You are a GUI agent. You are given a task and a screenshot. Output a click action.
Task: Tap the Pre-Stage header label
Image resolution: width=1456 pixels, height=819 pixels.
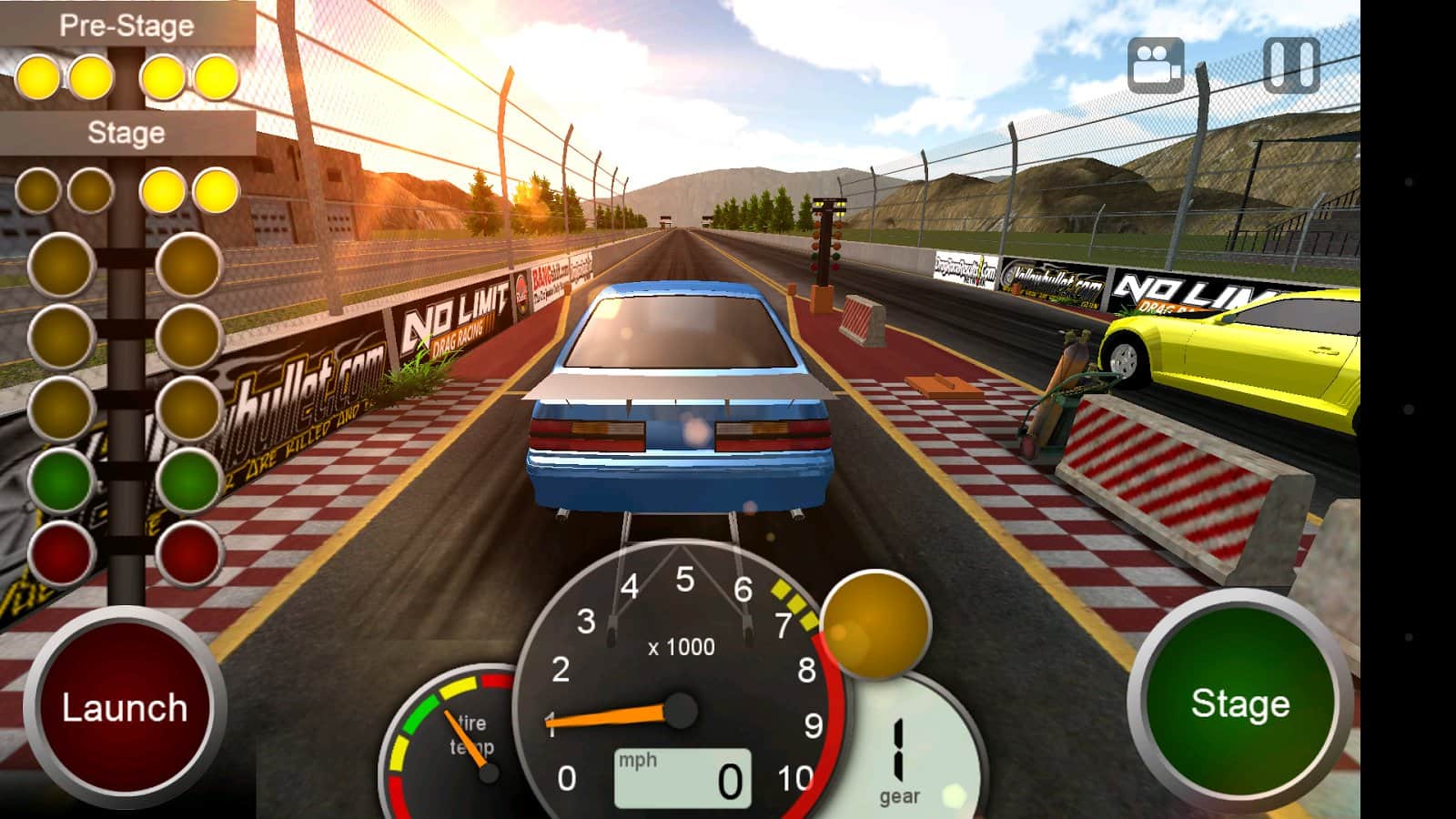[127, 25]
